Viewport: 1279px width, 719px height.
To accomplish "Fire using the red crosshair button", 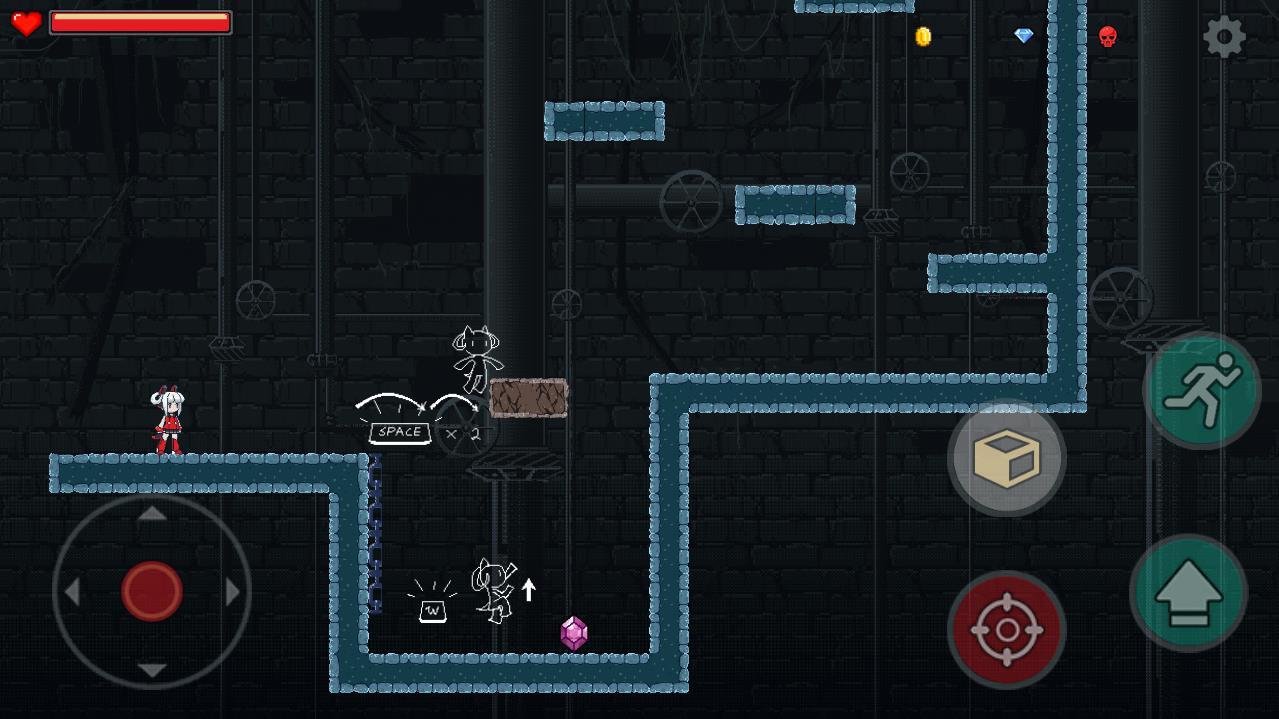I will (x=1006, y=630).
